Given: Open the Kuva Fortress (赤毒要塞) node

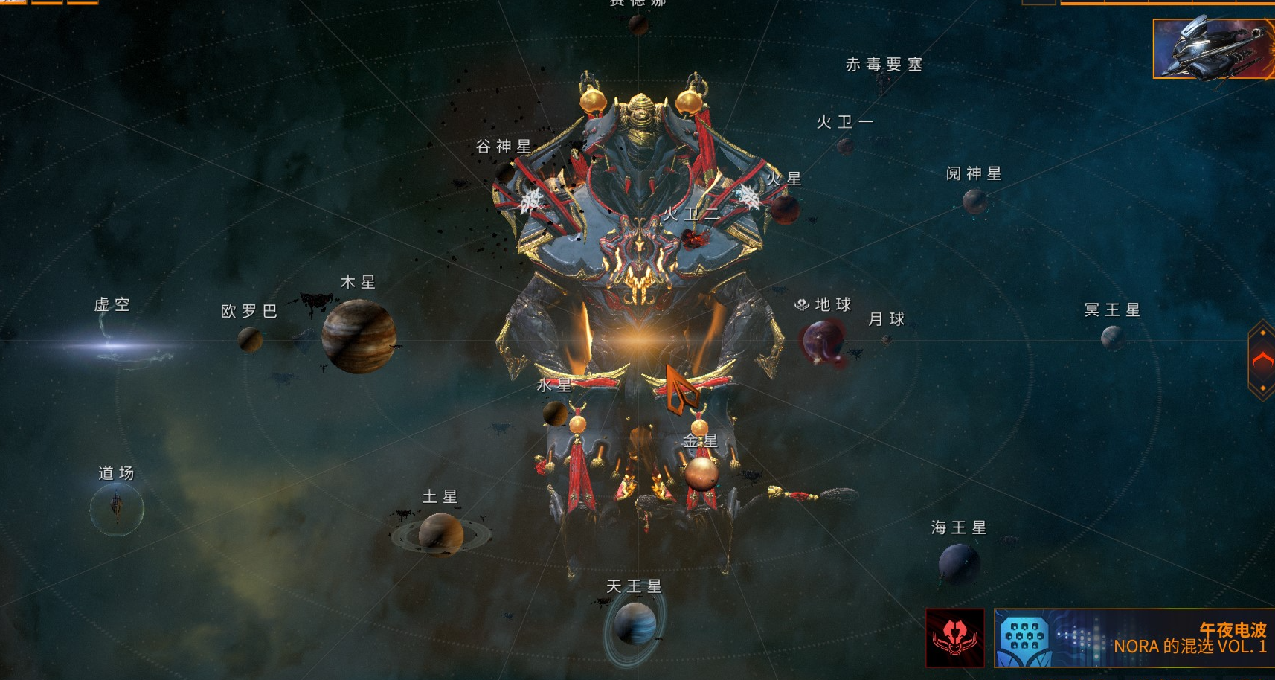Looking at the screenshot, I should (x=884, y=66).
